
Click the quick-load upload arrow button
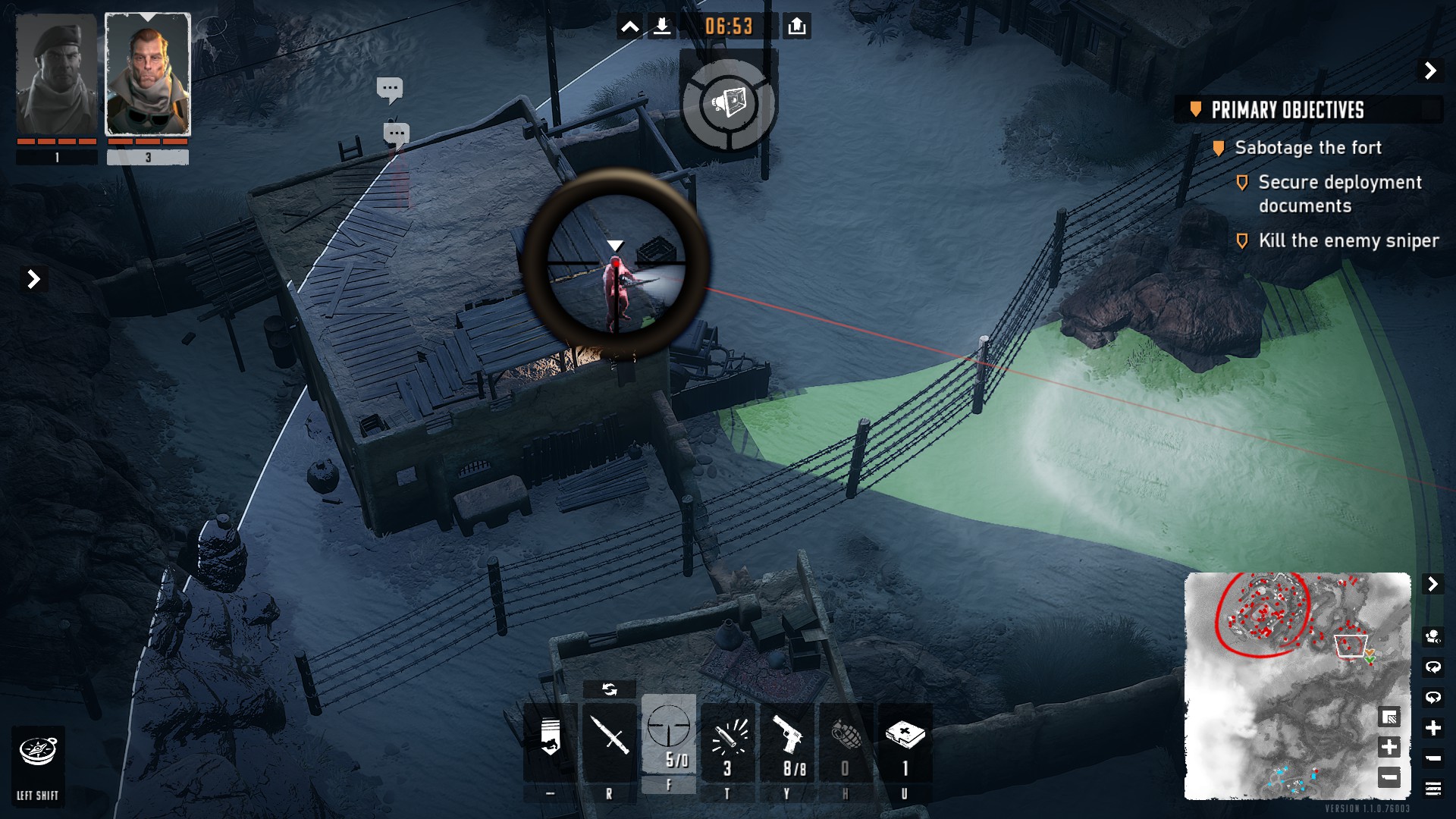pos(796,27)
